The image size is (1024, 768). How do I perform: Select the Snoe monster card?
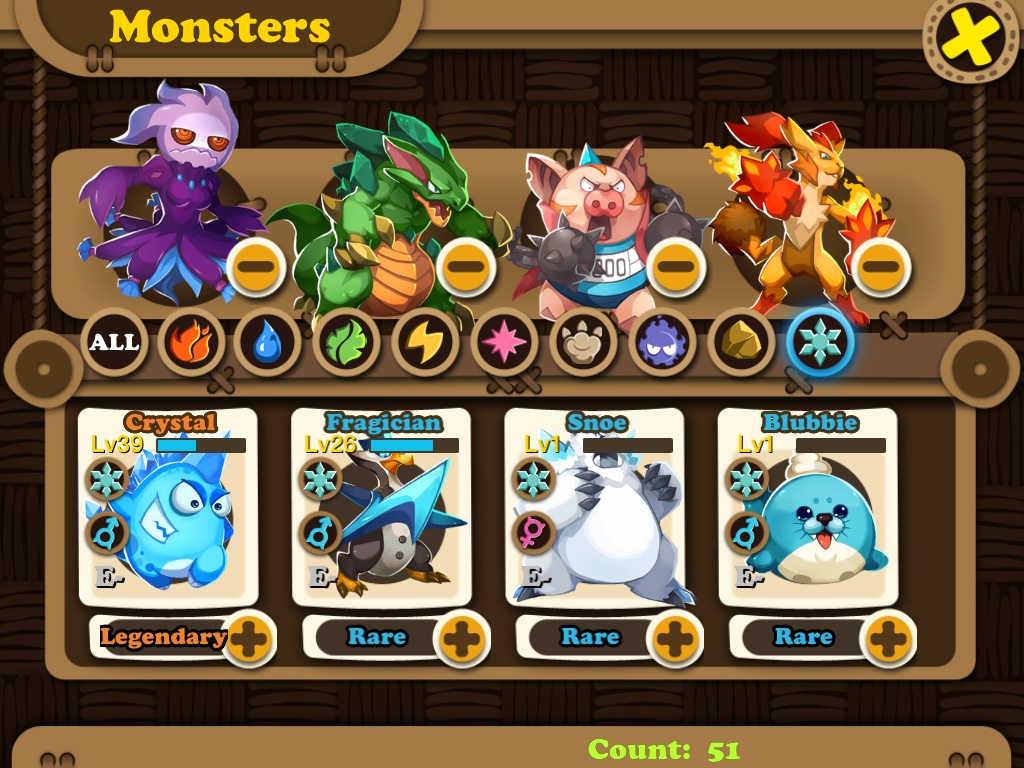[x=594, y=510]
